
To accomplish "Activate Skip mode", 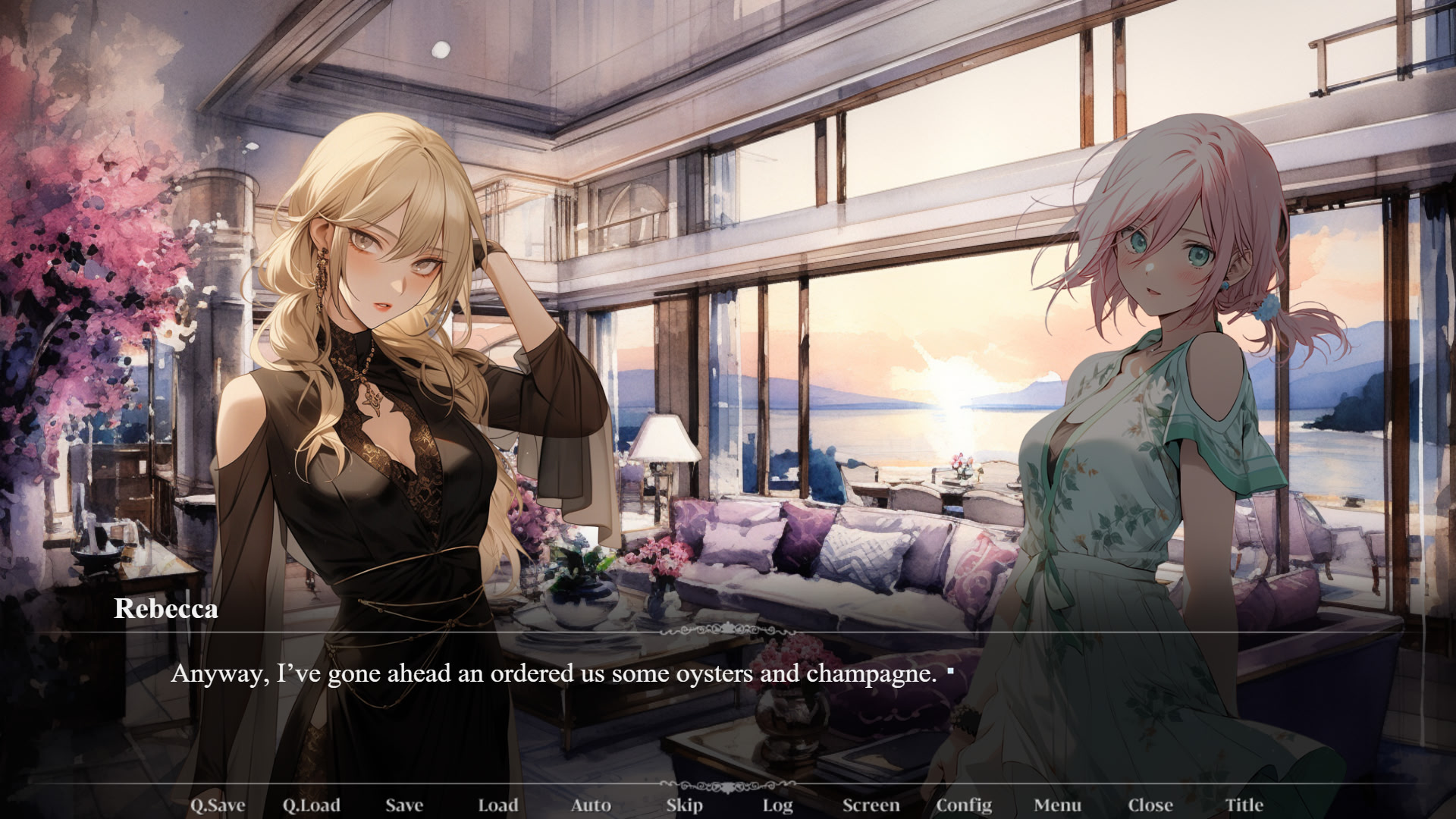I will pos(684,805).
